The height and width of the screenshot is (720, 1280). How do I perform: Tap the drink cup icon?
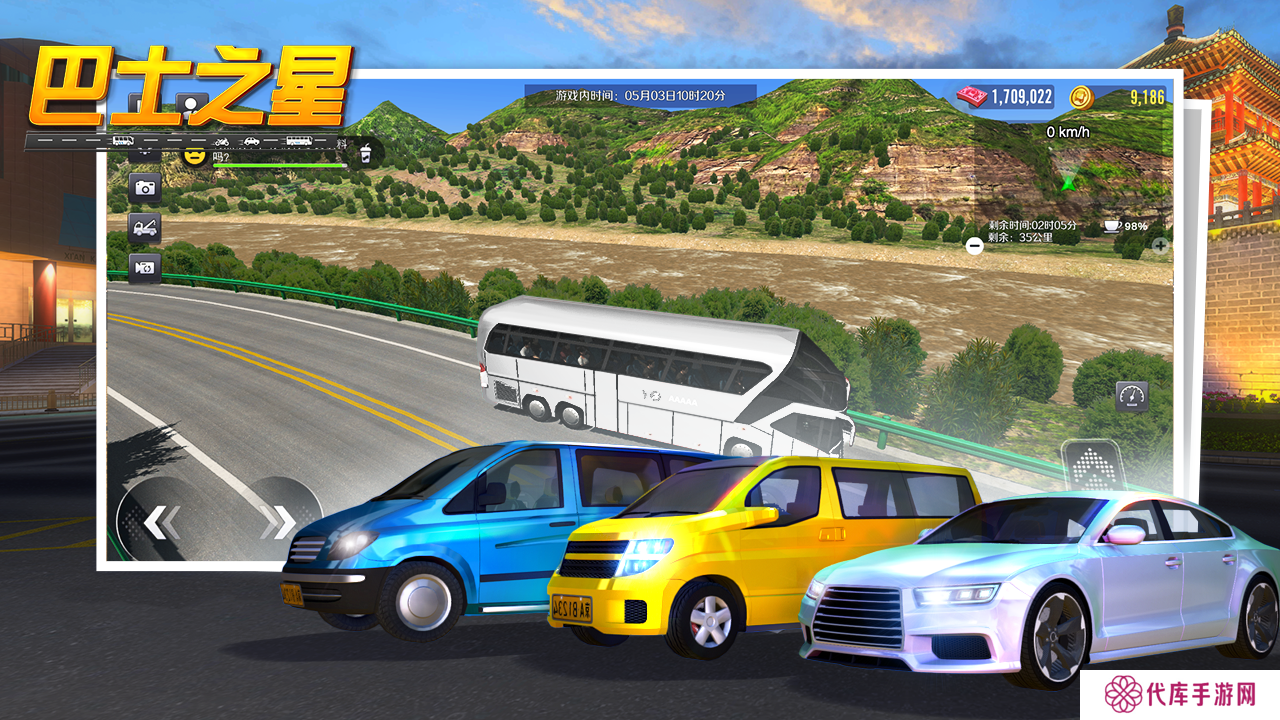pyautogui.click(x=366, y=153)
